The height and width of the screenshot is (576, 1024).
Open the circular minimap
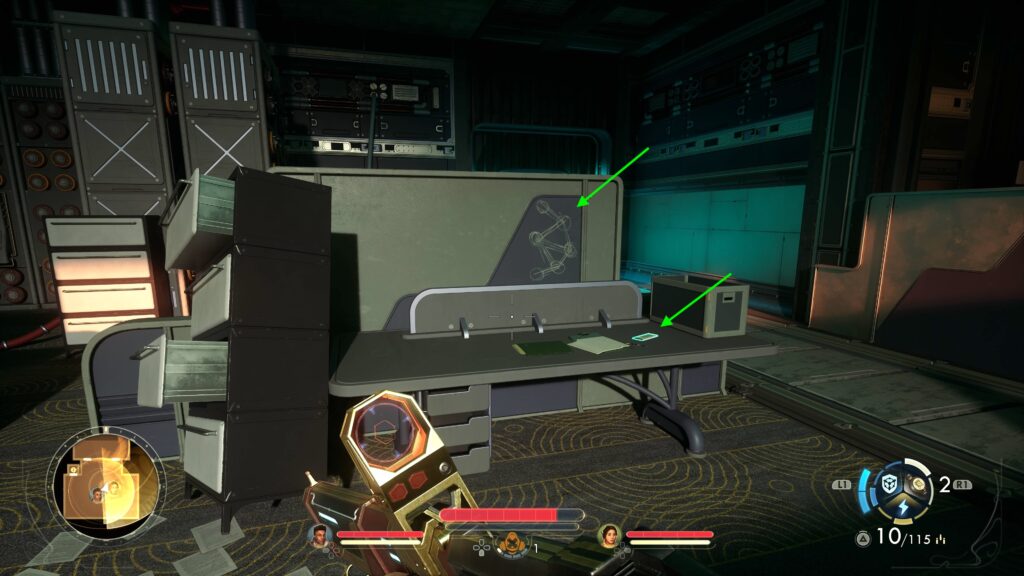click(x=104, y=484)
